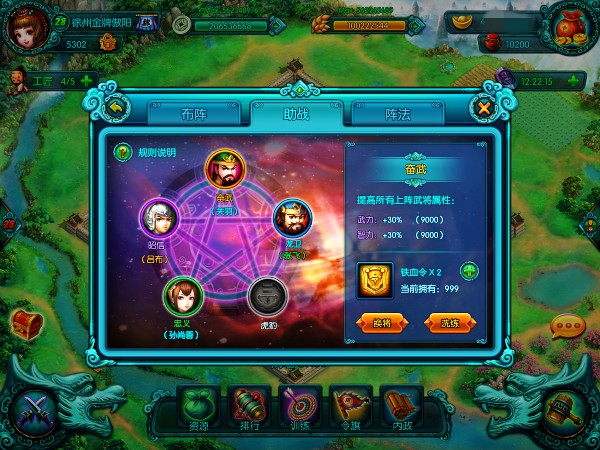The width and height of the screenshot is (600, 450).
Task: Add more 铁血令 with the plus button
Action: (468, 270)
